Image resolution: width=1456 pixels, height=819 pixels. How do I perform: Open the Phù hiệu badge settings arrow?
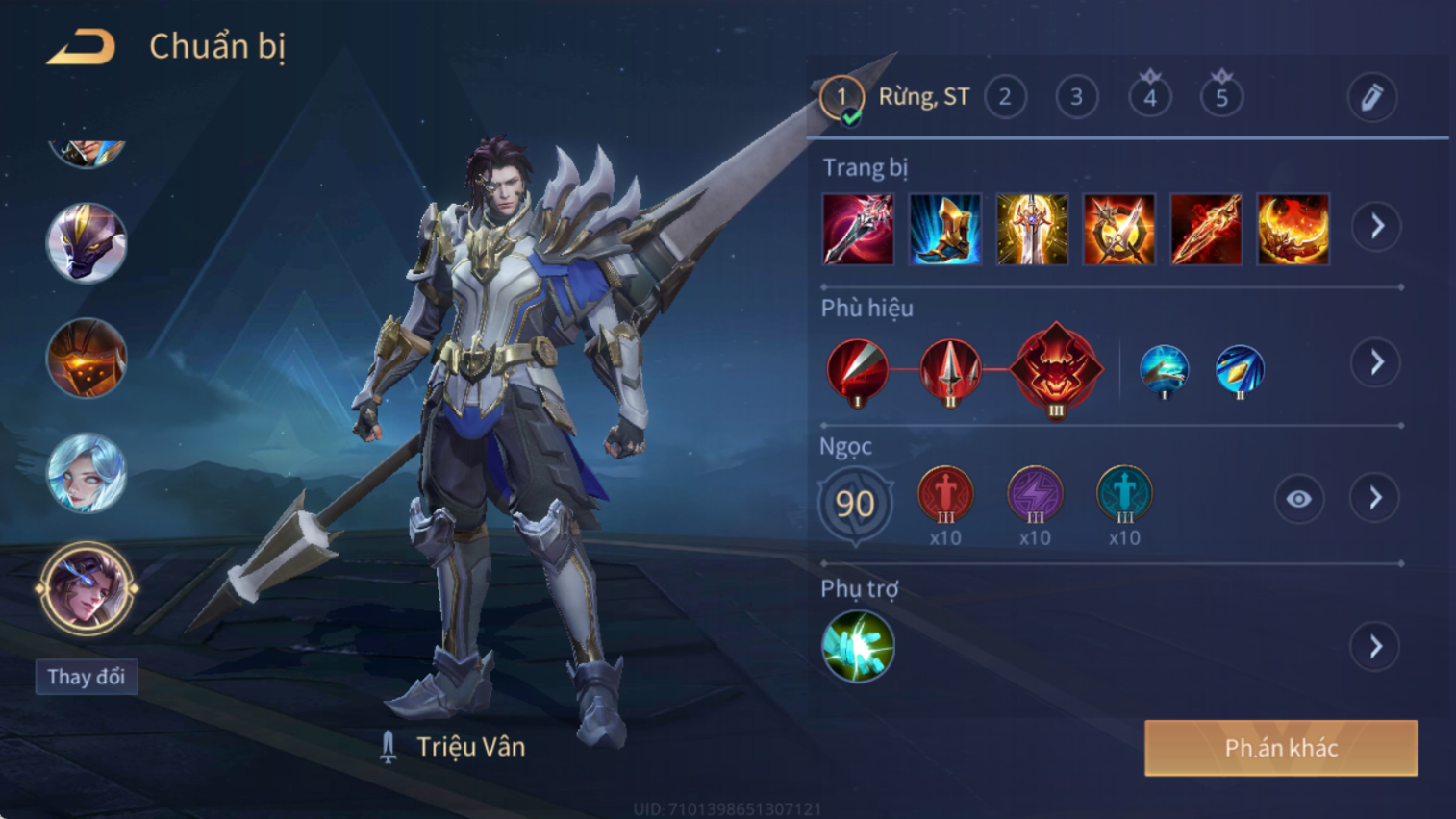[1377, 362]
